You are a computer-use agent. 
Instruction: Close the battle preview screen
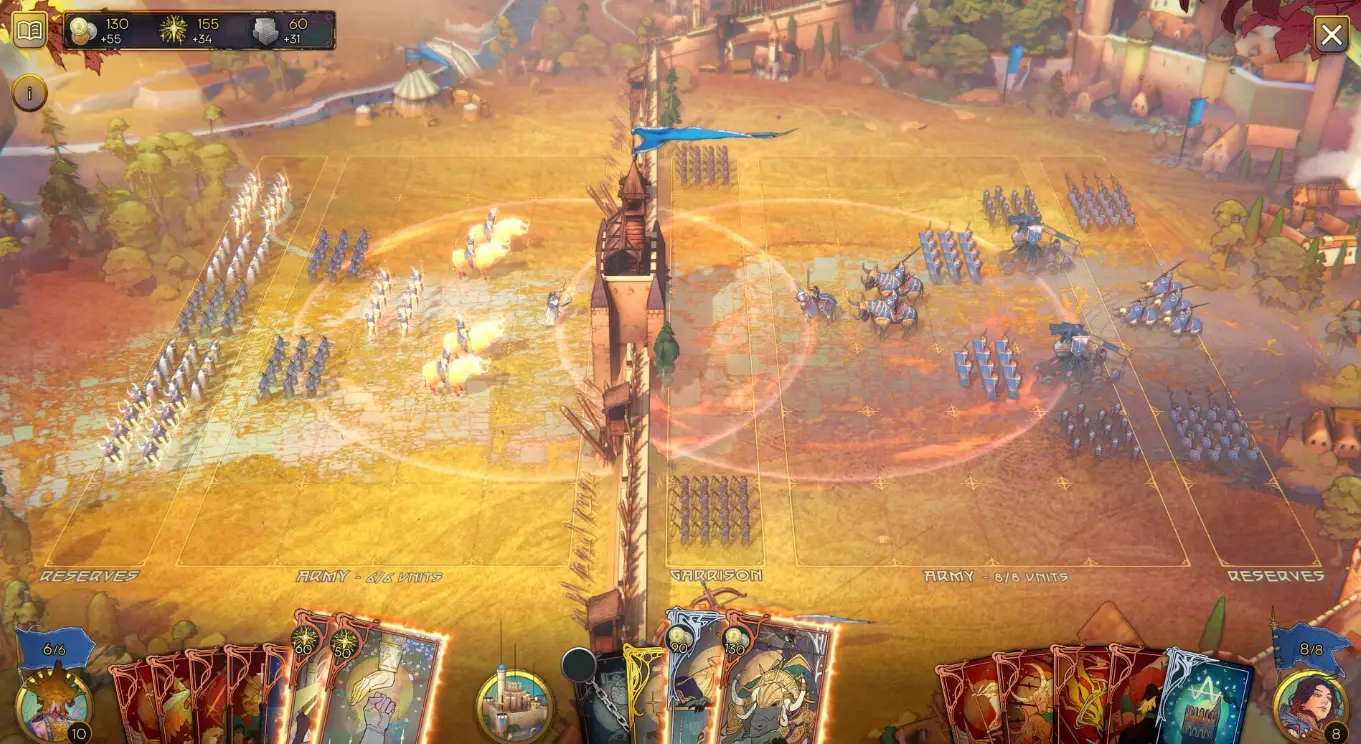(x=1331, y=36)
